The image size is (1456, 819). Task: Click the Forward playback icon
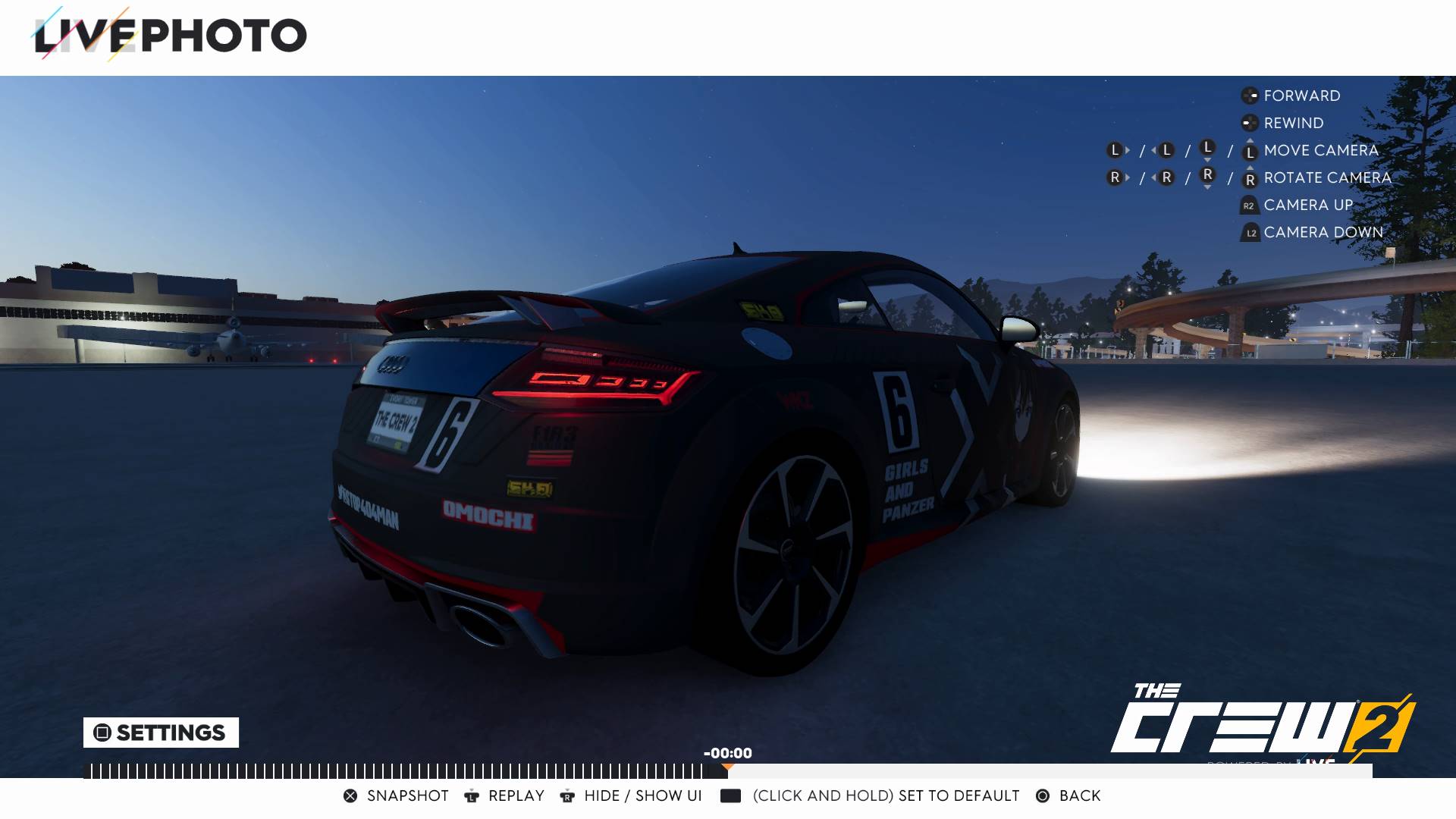[x=1248, y=96]
